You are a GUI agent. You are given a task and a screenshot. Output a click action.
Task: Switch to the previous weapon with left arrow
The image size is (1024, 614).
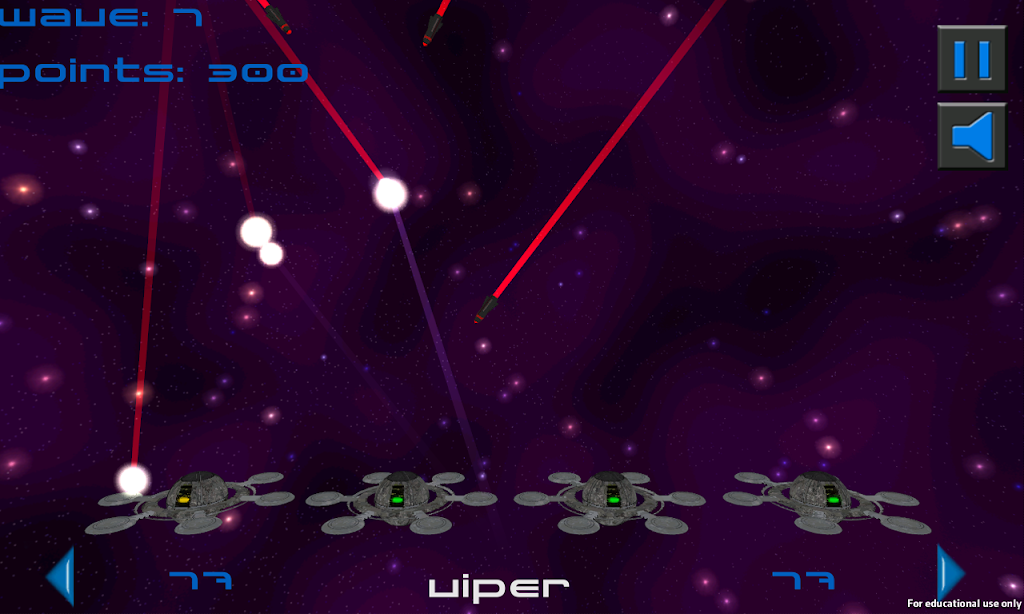pos(61,576)
